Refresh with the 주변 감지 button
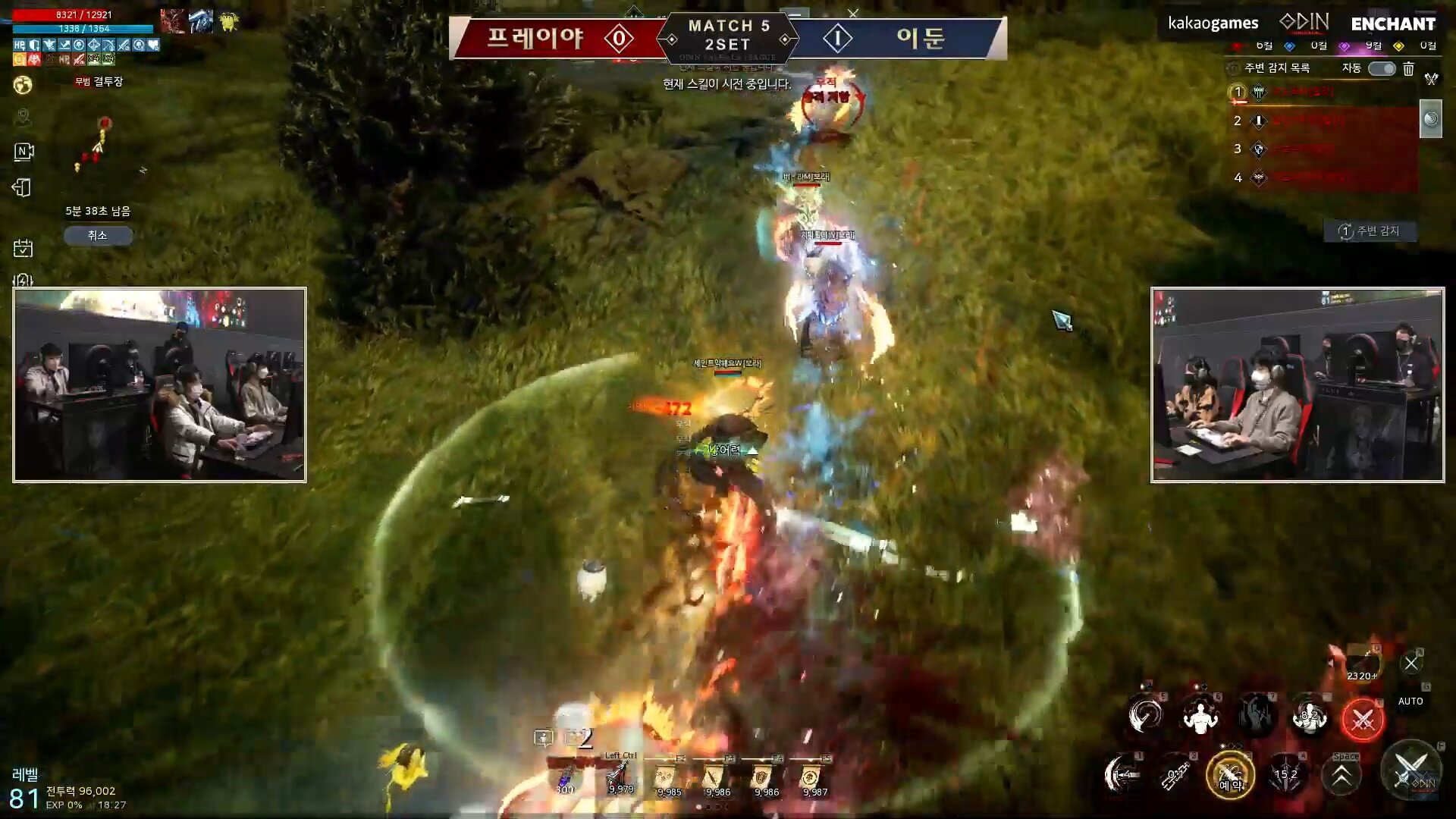1456x819 pixels. [x=1370, y=231]
